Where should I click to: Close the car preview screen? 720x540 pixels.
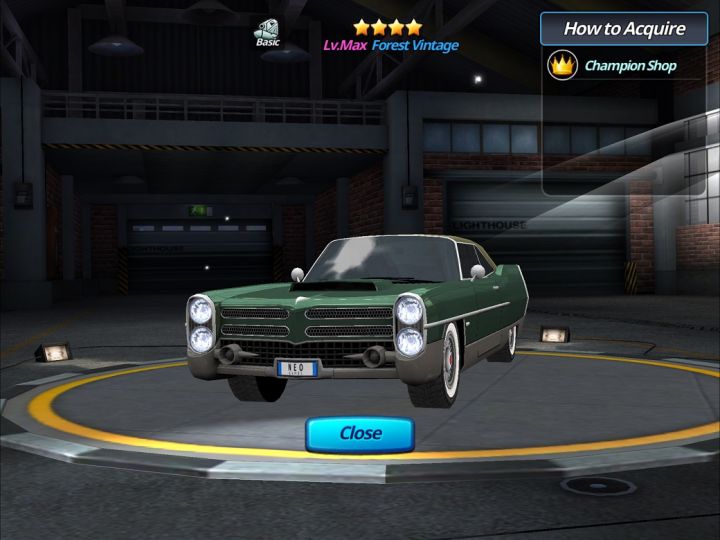tap(360, 433)
